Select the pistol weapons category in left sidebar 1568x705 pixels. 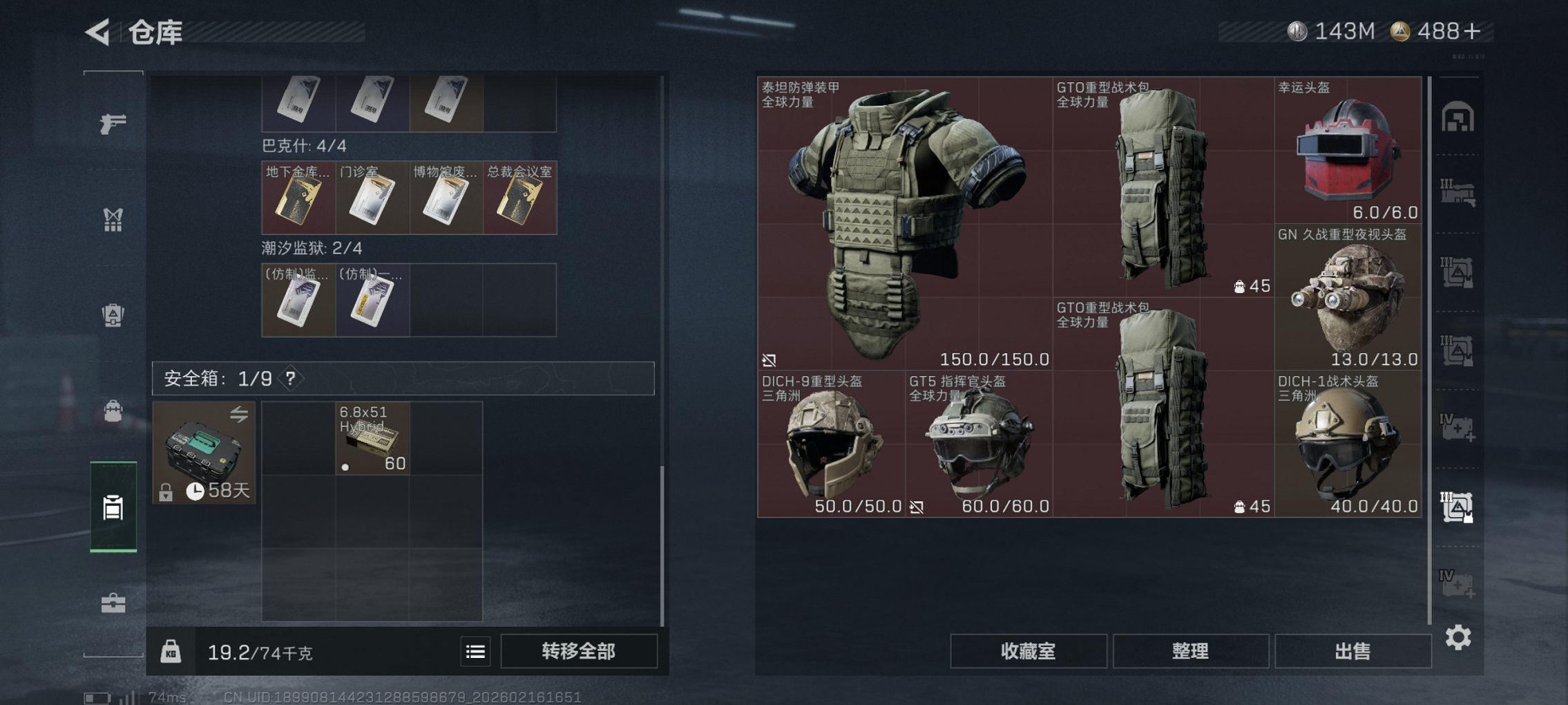(113, 124)
